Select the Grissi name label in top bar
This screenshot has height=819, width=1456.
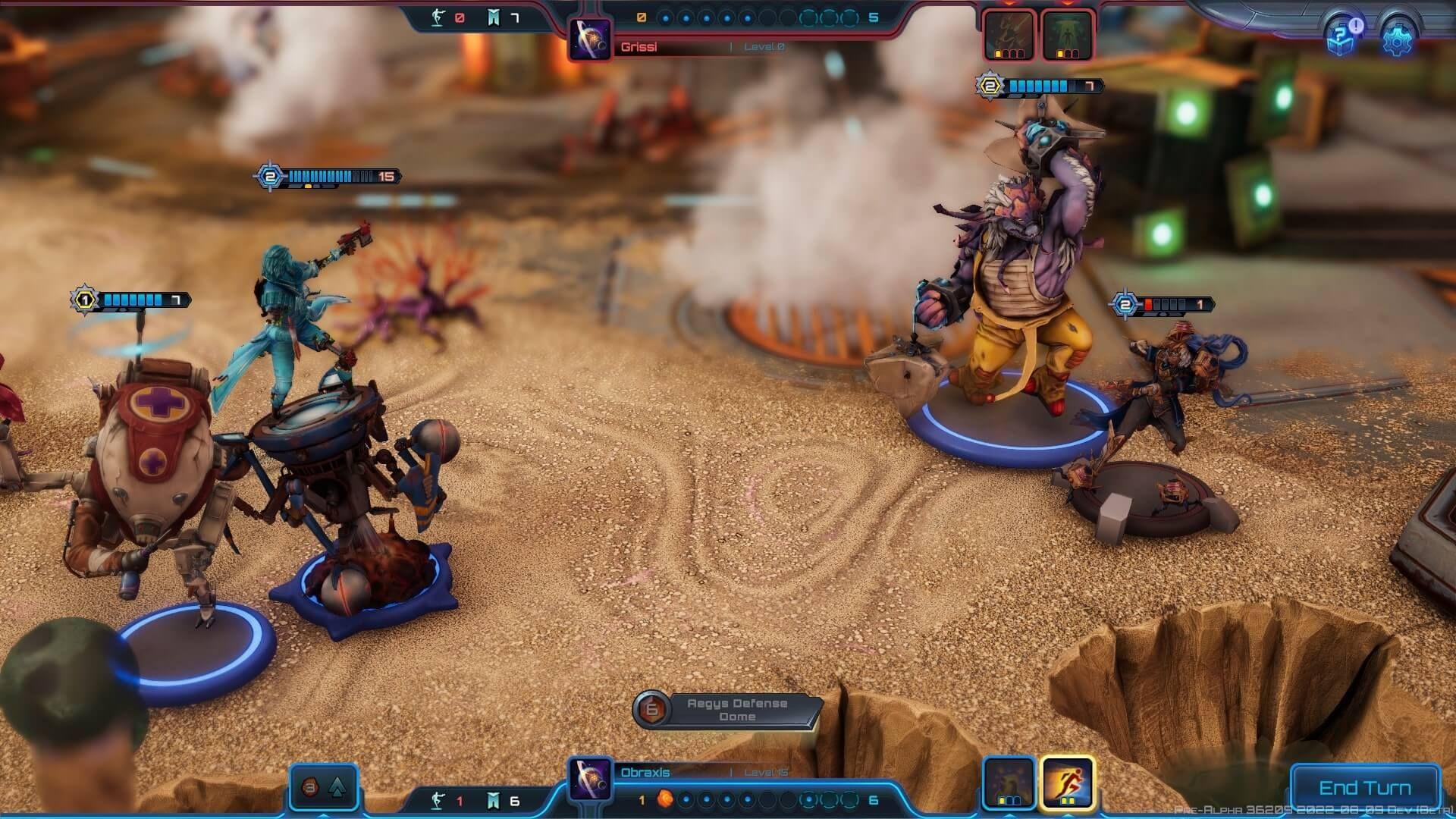[639, 46]
